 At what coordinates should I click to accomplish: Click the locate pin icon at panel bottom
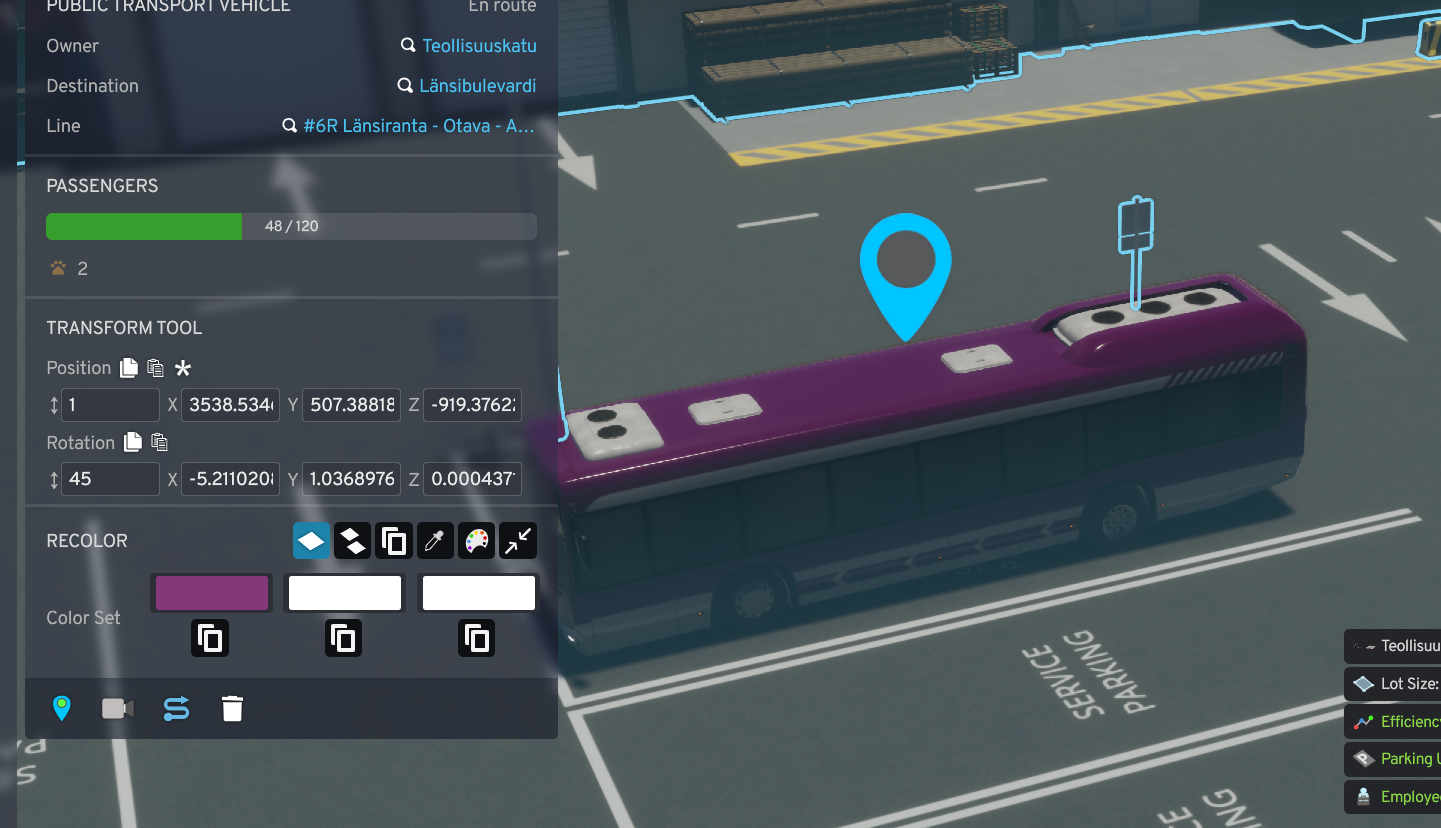pyautogui.click(x=62, y=708)
